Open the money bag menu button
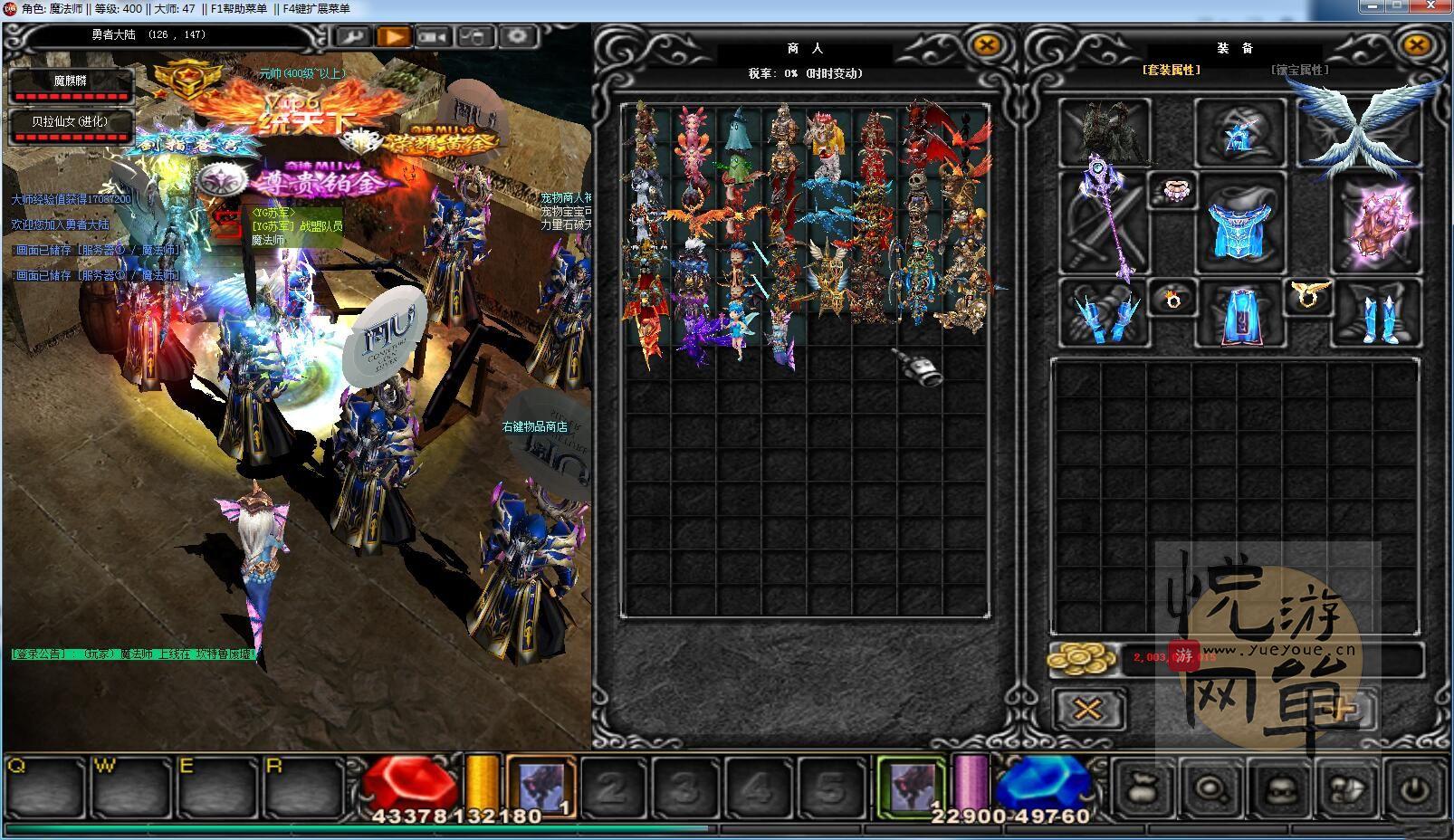The image size is (1454, 840). click(x=1145, y=788)
